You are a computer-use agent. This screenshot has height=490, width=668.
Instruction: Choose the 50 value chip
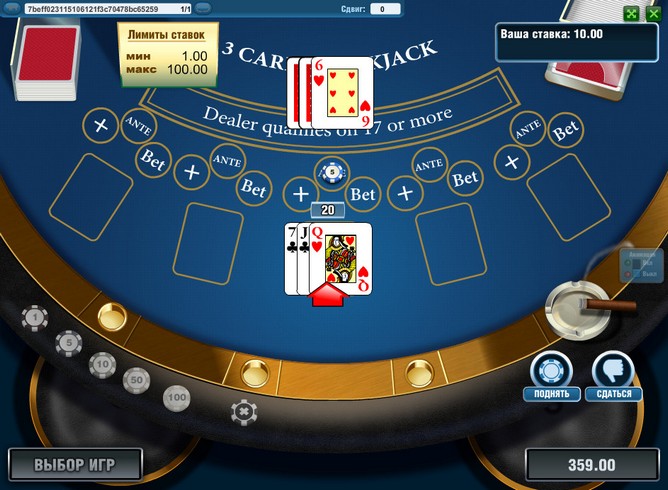(x=136, y=379)
